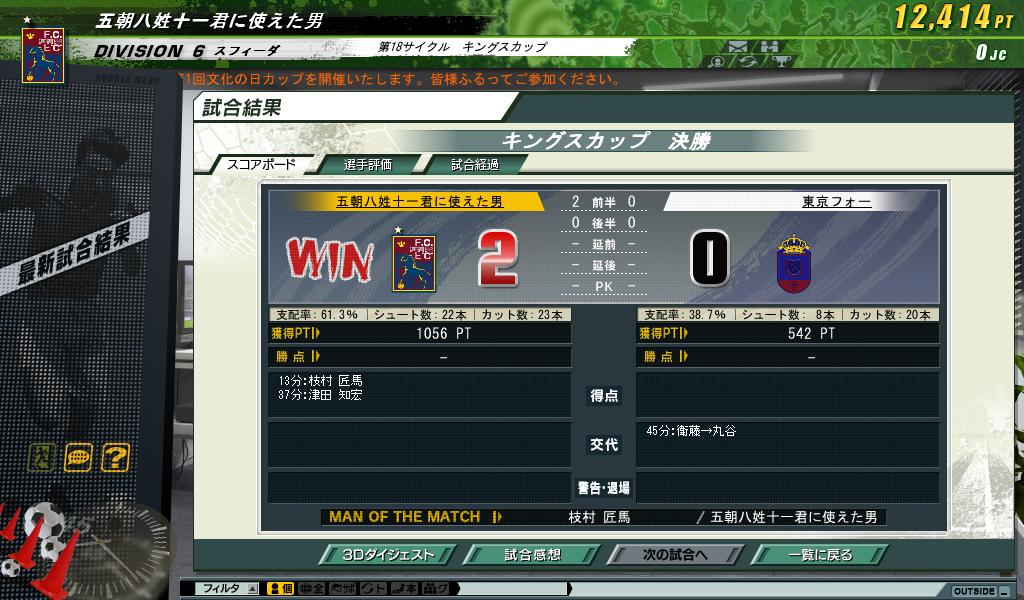Watch the 3Dダイジェスト replay
This screenshot has height=600, width=1024.
(389, 555)
